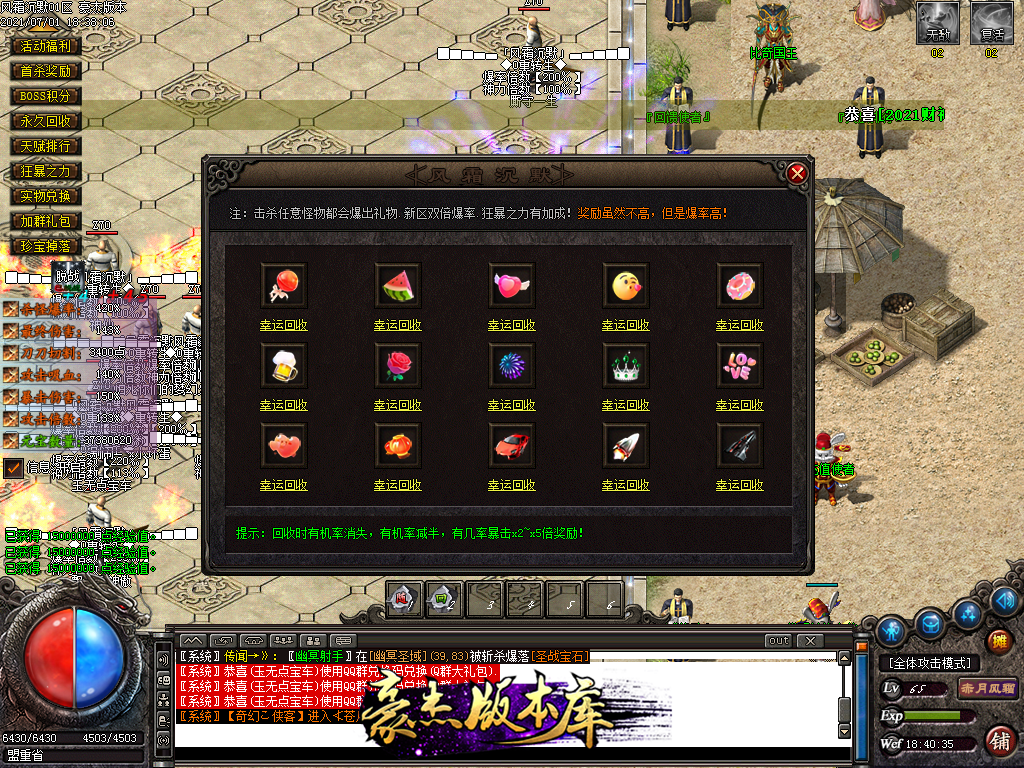Screen dimensions: 1024x768
Task: Open the 珍宝掉落 menu
Action: point(45,246)
